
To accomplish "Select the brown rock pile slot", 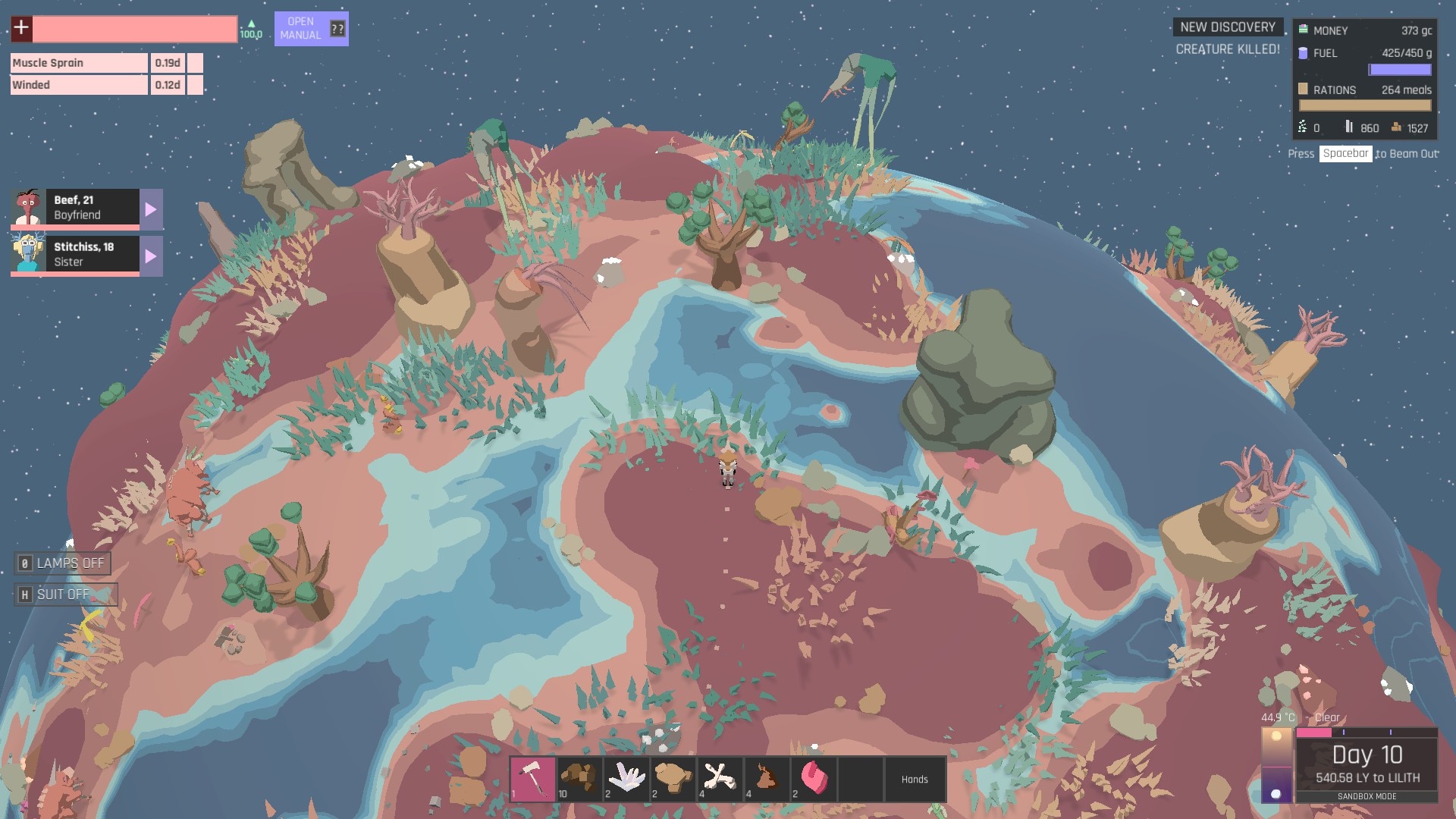I will 579,779.
